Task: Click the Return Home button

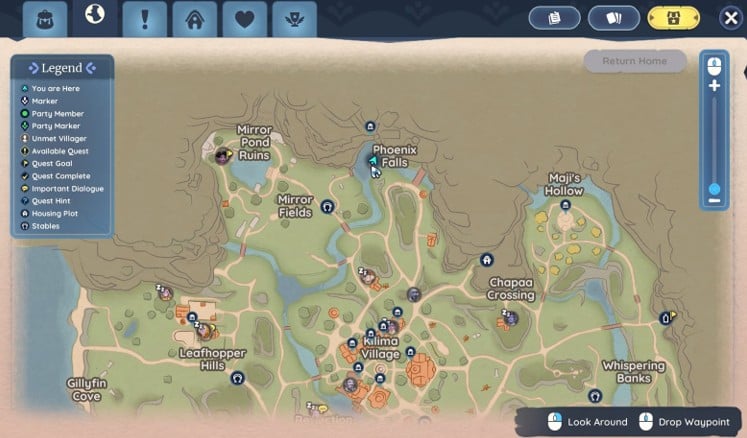Action: click(x=635, y=61)
